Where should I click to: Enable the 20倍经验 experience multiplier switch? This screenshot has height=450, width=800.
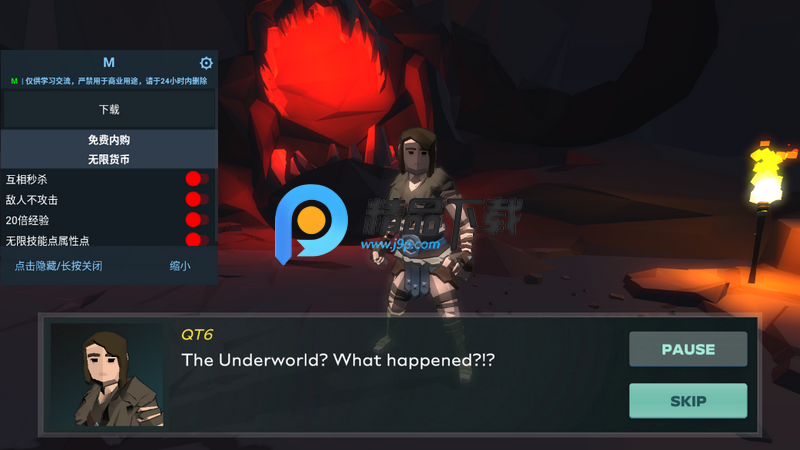pyautogui.click(x=196, y=219)
